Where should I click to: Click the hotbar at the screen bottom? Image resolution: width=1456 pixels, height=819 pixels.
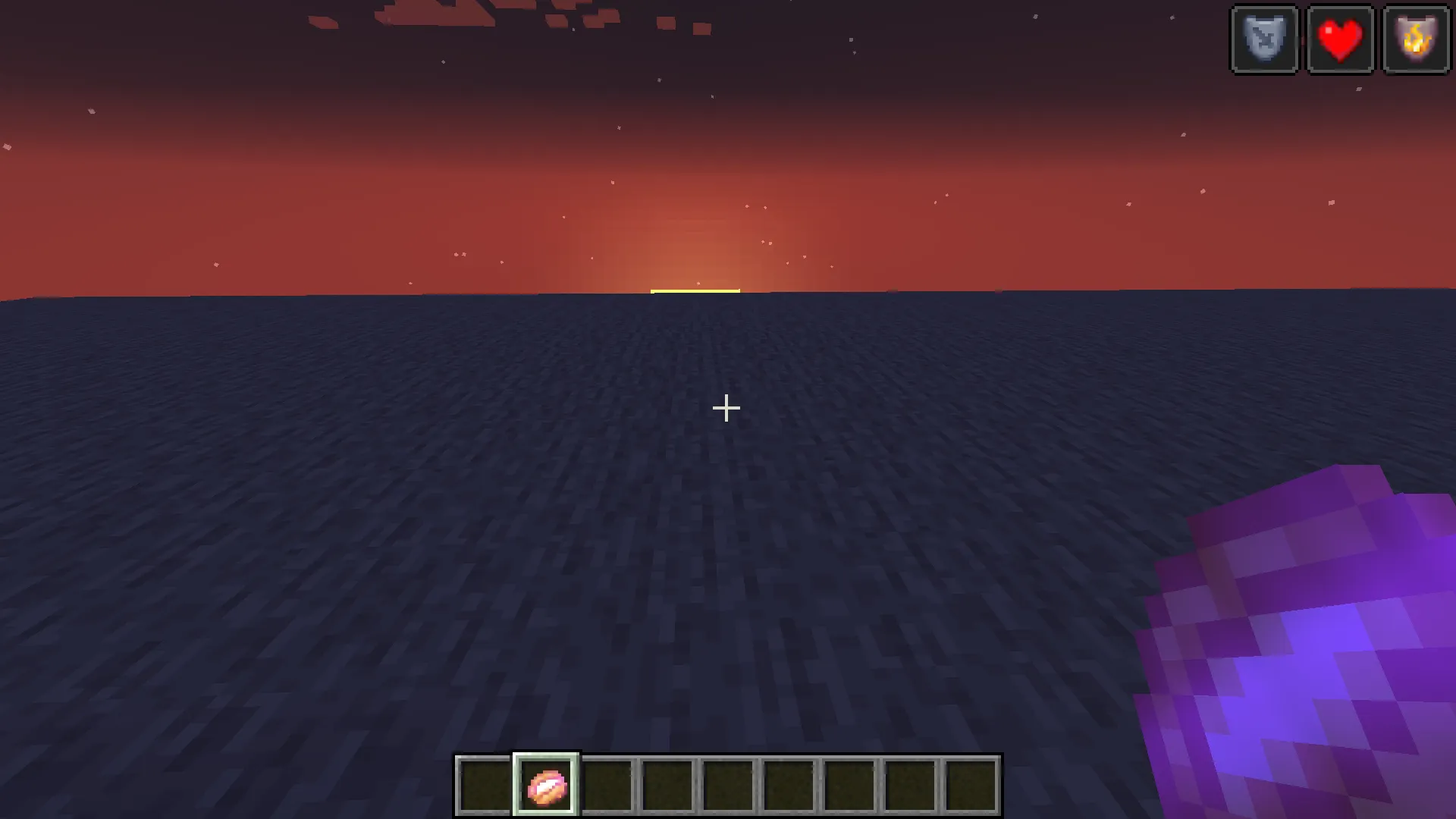point(728,785)
